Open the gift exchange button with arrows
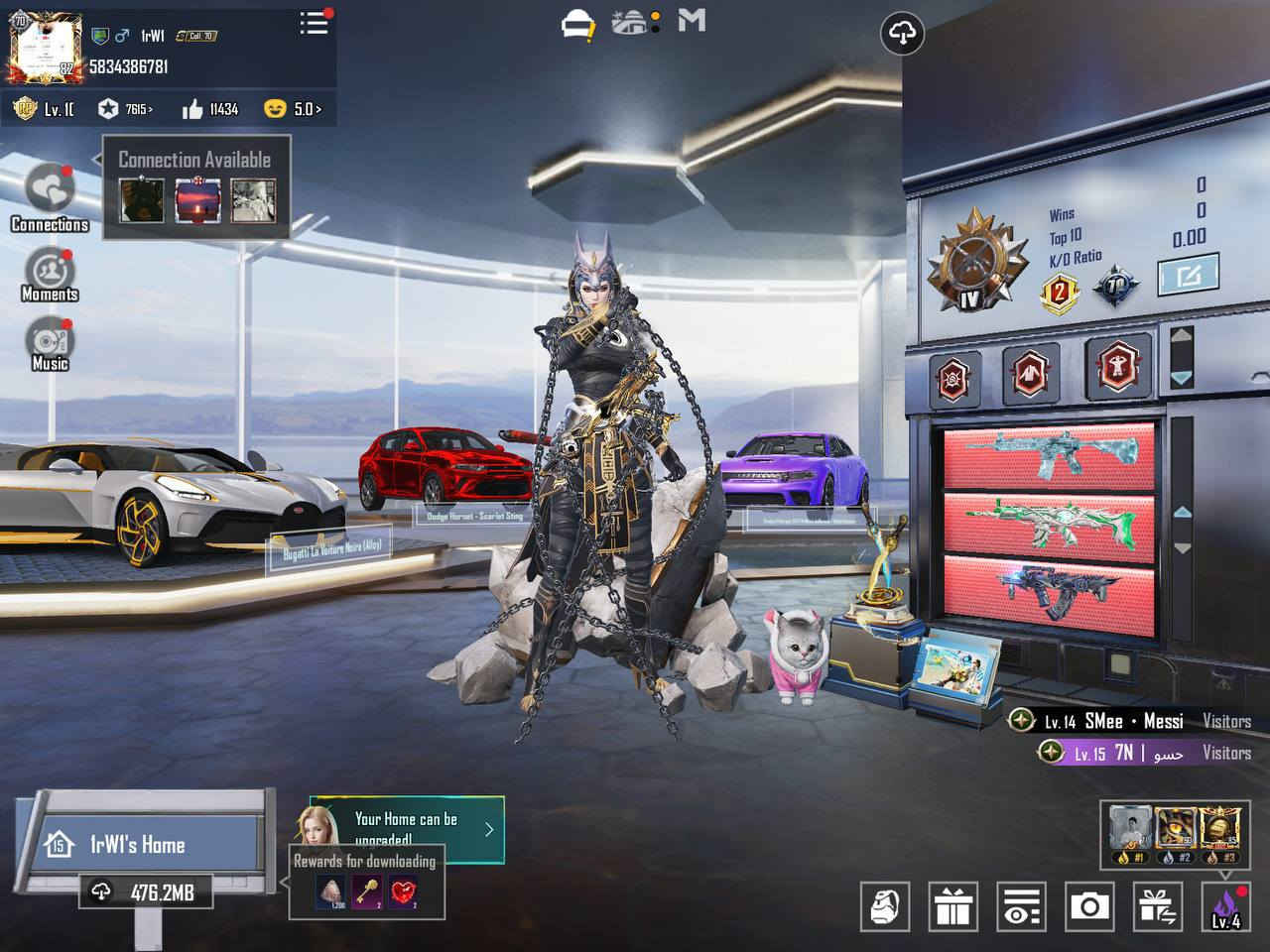1270x952 pixels. (x=1156, y=906)
